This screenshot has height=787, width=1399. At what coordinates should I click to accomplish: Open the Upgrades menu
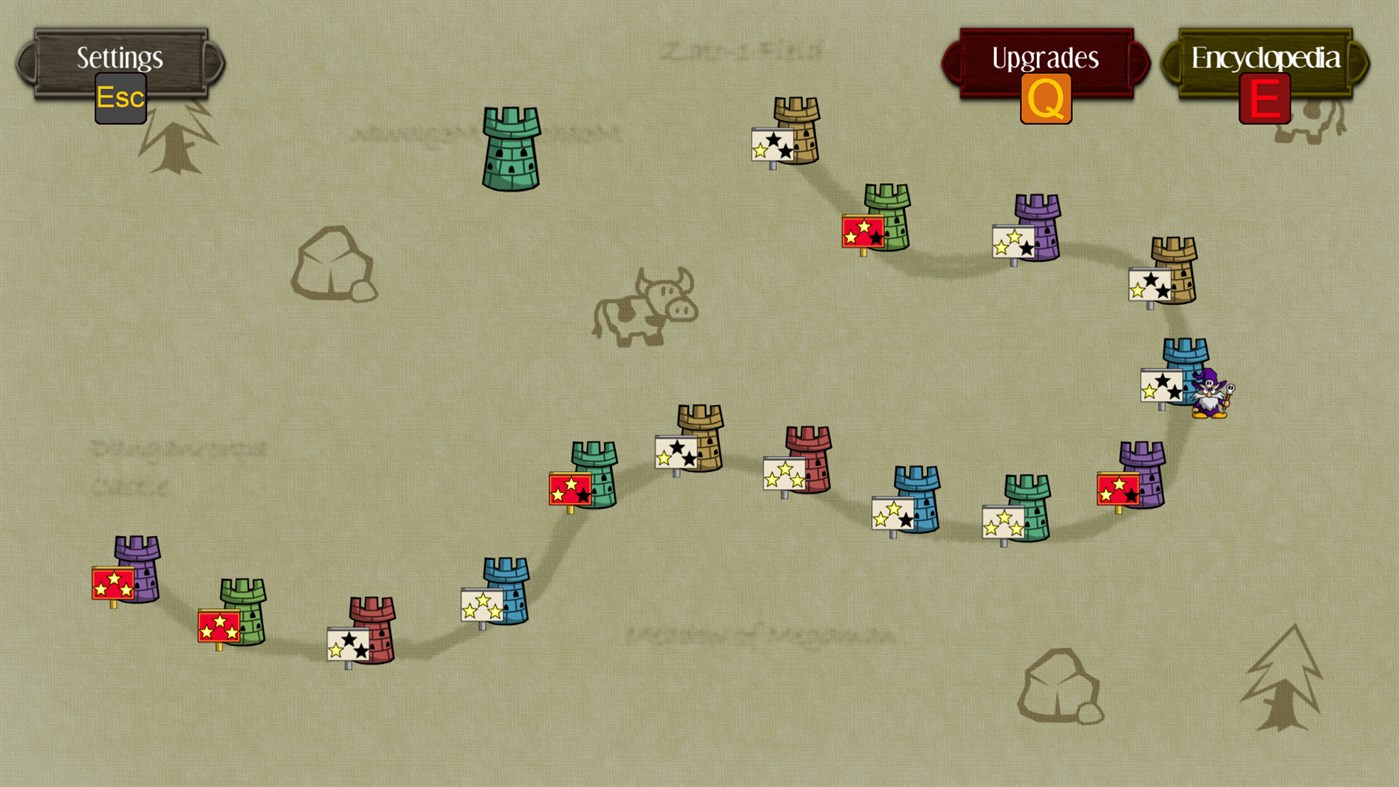1043,57
